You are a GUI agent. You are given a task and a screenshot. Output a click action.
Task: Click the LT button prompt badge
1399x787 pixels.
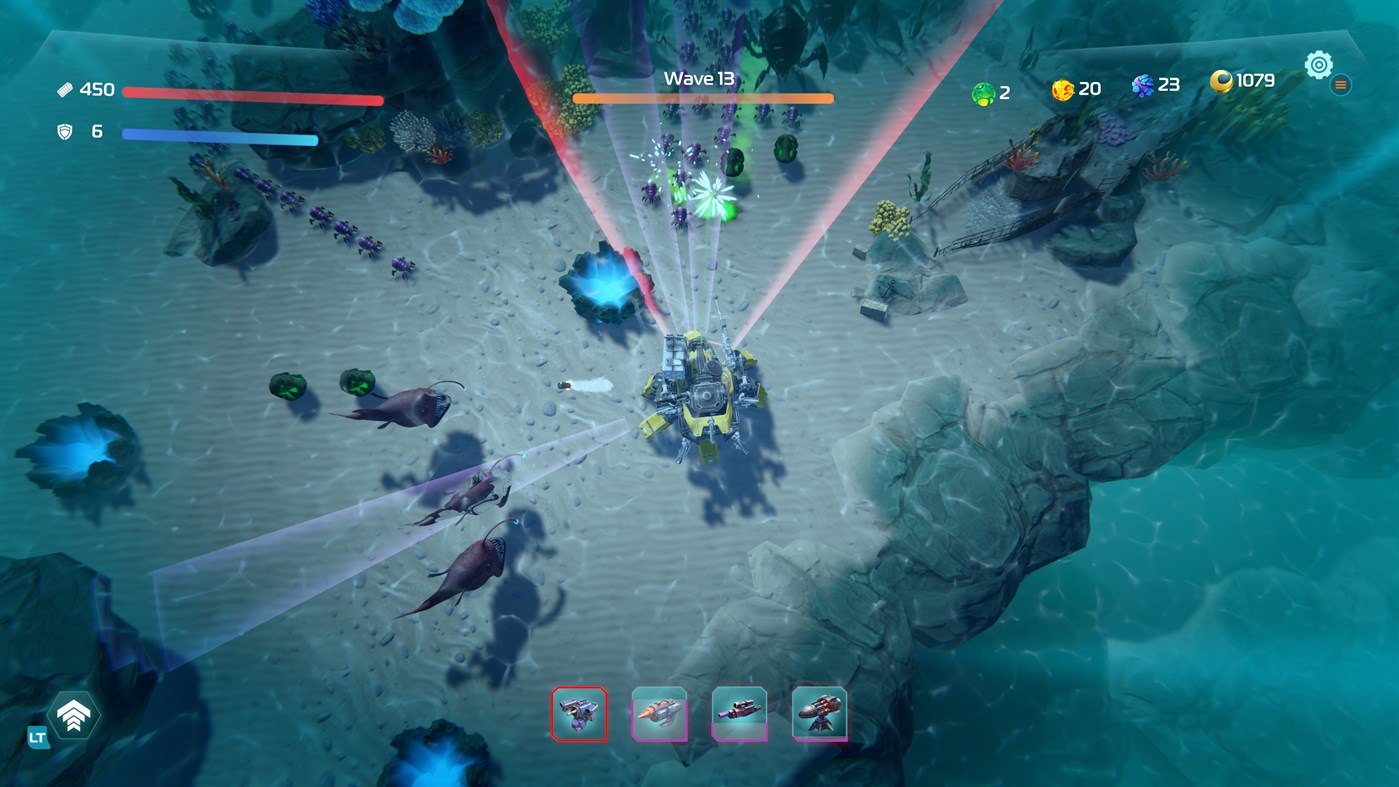[x=36, y=737]
